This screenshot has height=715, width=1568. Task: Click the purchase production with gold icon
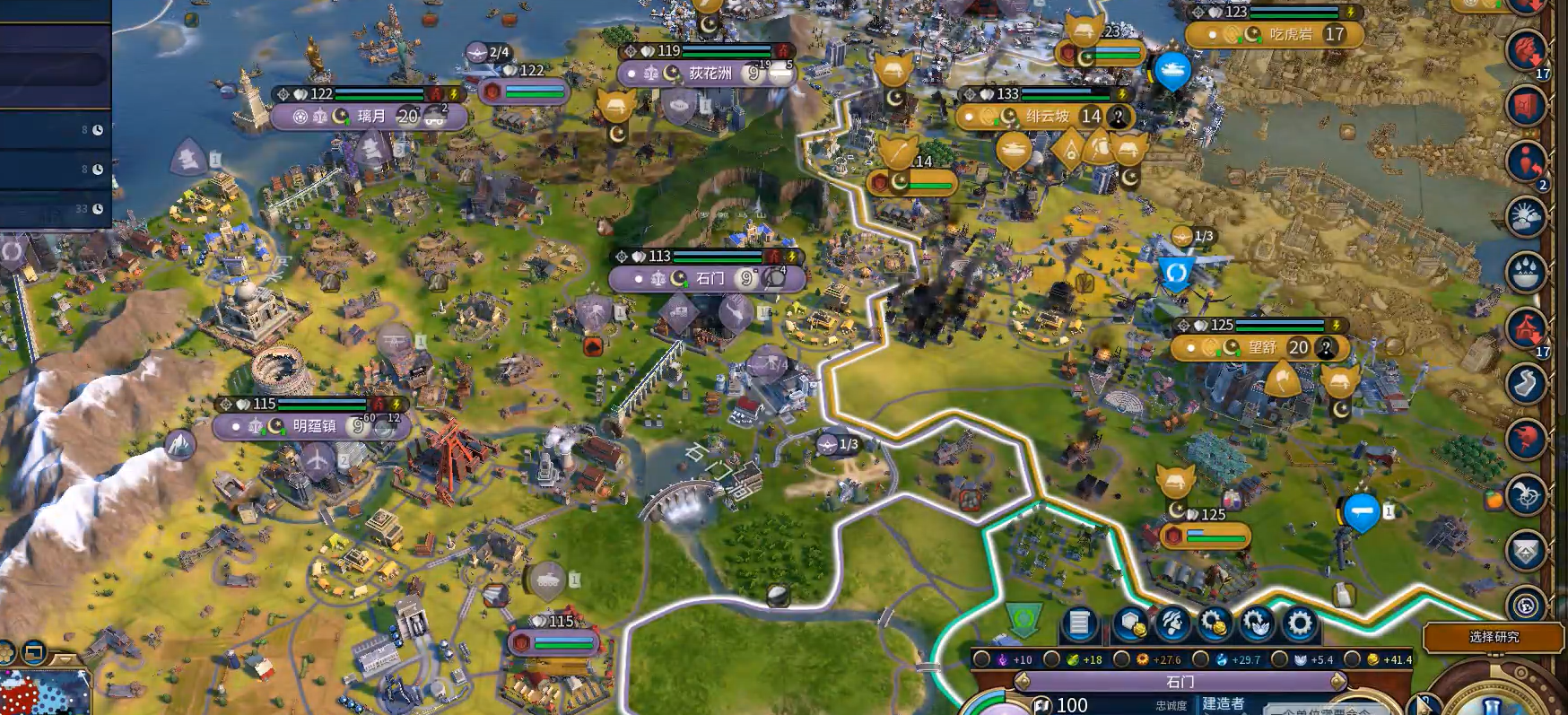tap(1215, 623)
